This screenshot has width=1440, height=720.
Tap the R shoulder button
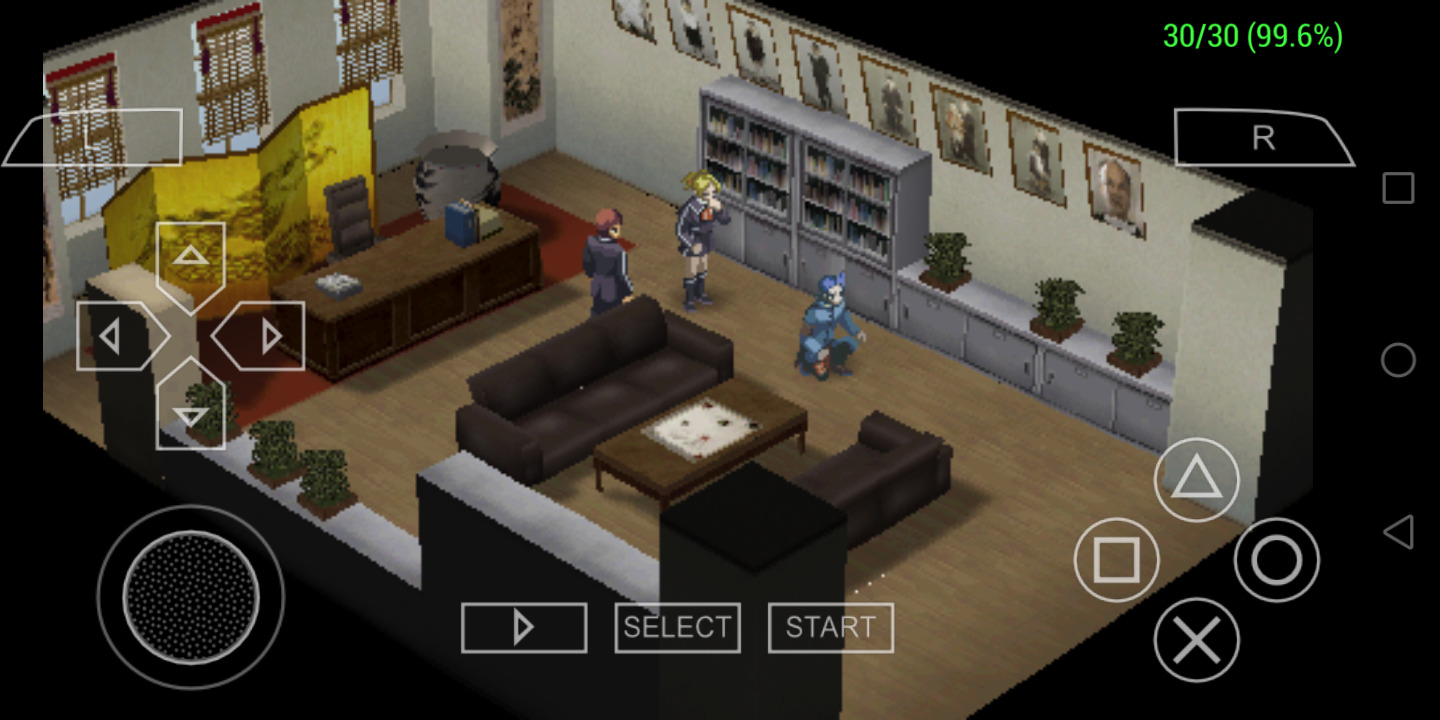[1263, 138]
